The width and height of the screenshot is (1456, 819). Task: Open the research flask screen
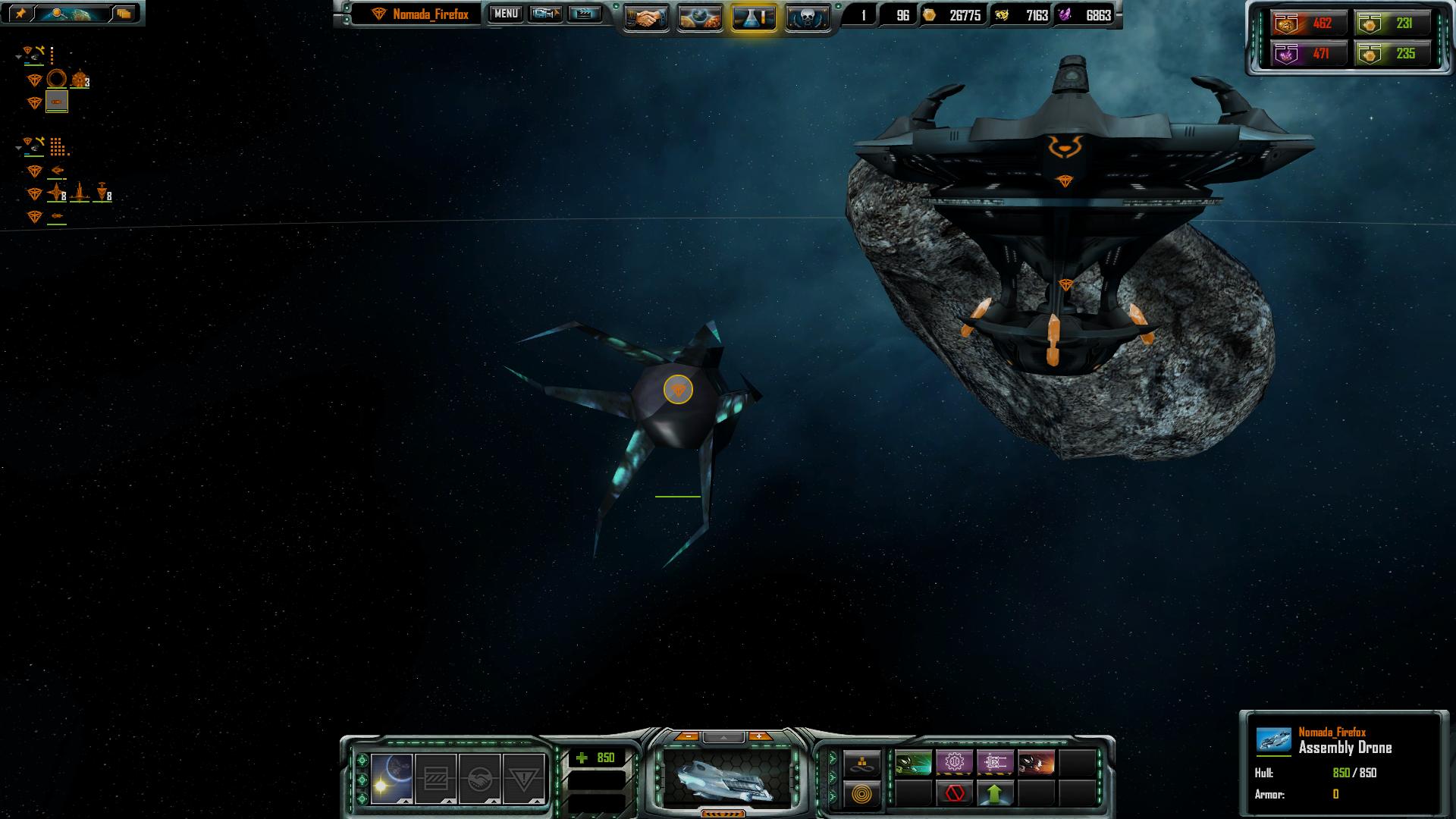tap(754, 17)
